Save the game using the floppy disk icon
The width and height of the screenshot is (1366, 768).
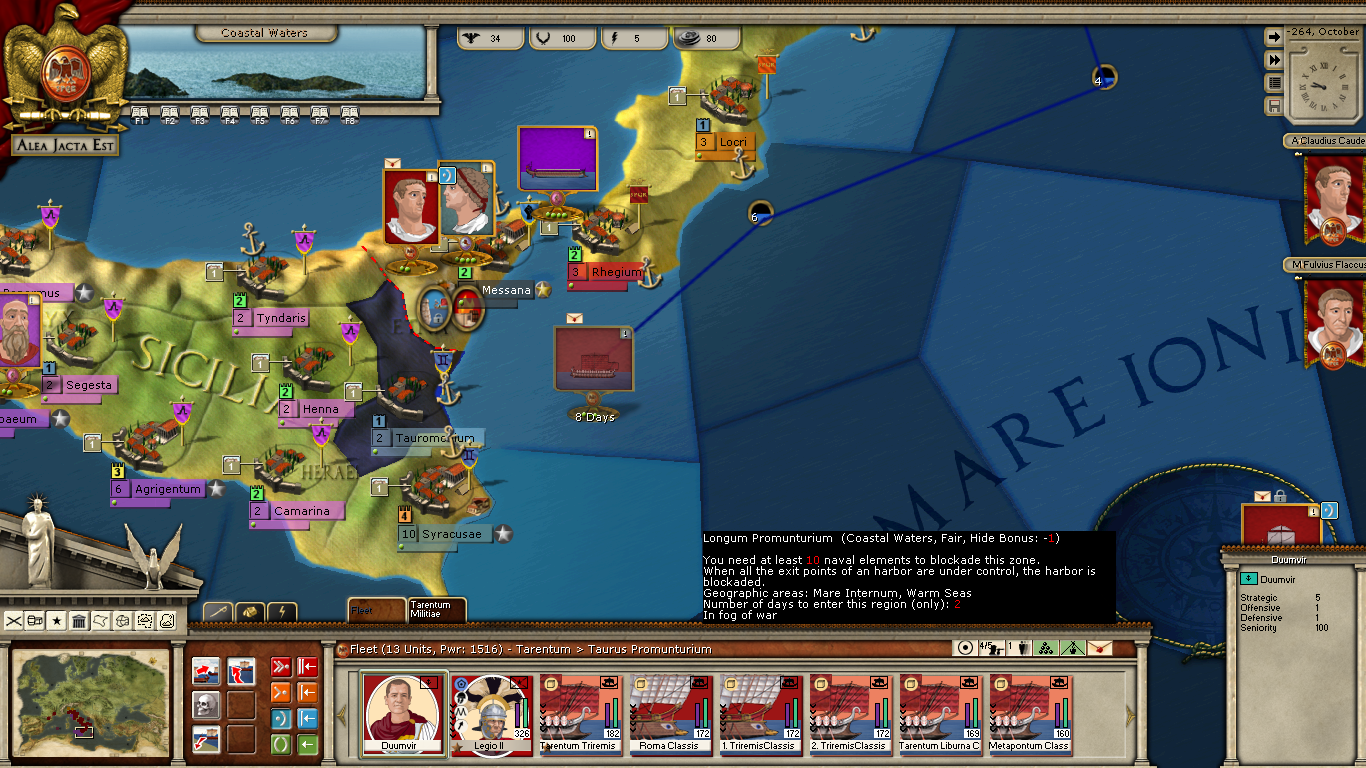pyautogui.click(x=1274, y=106)
